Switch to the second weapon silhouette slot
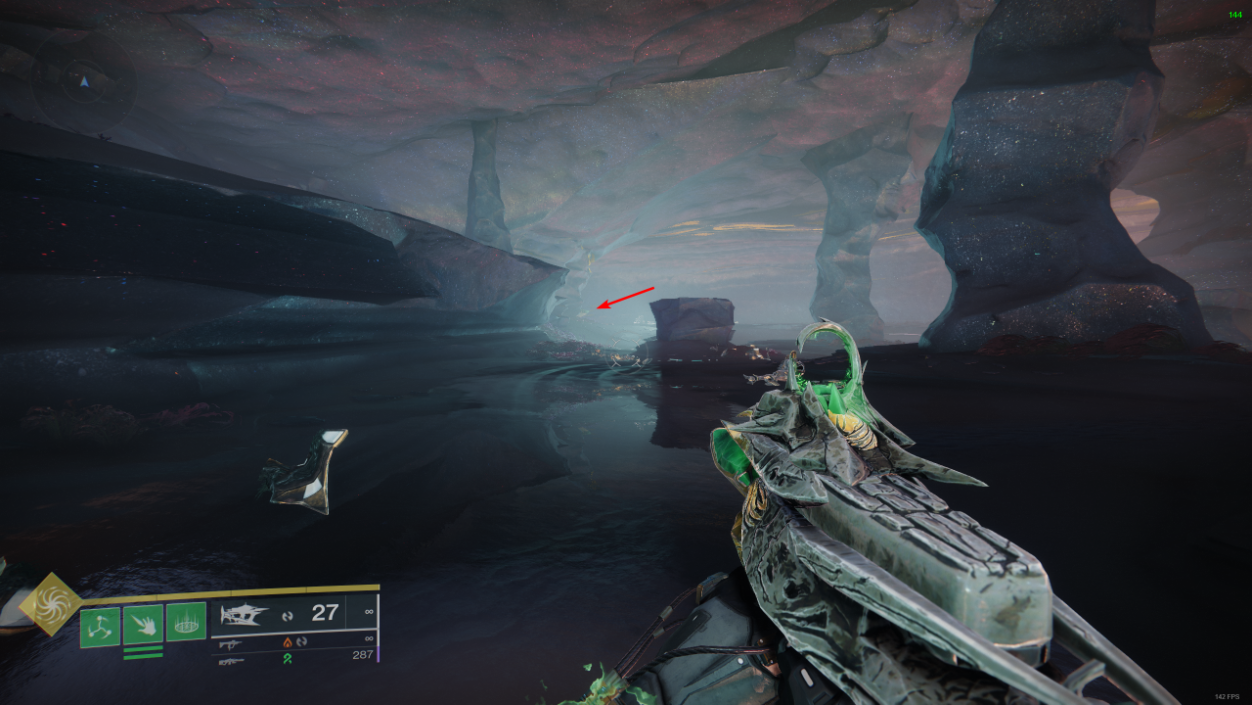Viewport: 1252px width, 705px height. [x=231, y=643]
